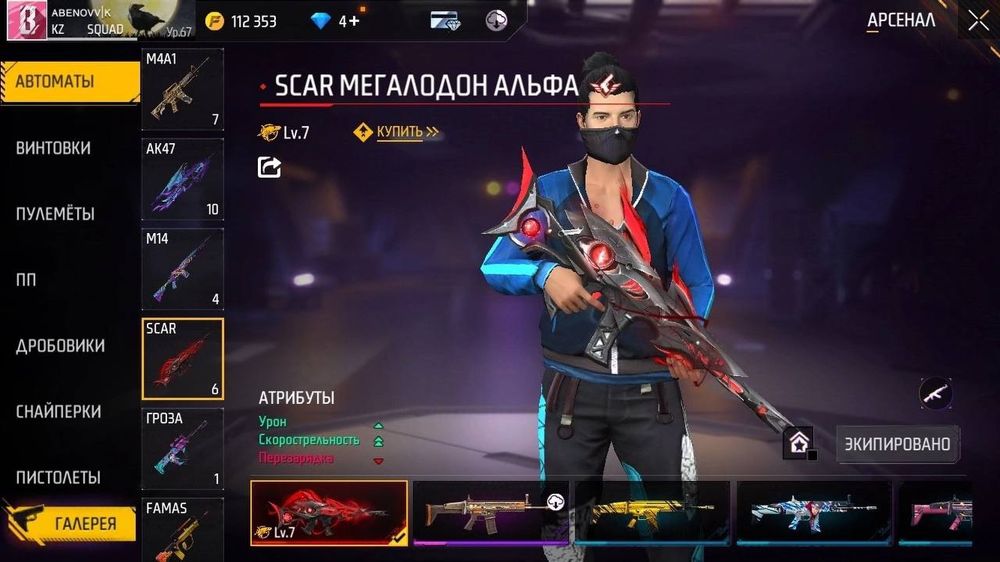Open the ВИНТОВКИ category
The width and height of the screenshot is (1000, 562).
click(54, 148)
